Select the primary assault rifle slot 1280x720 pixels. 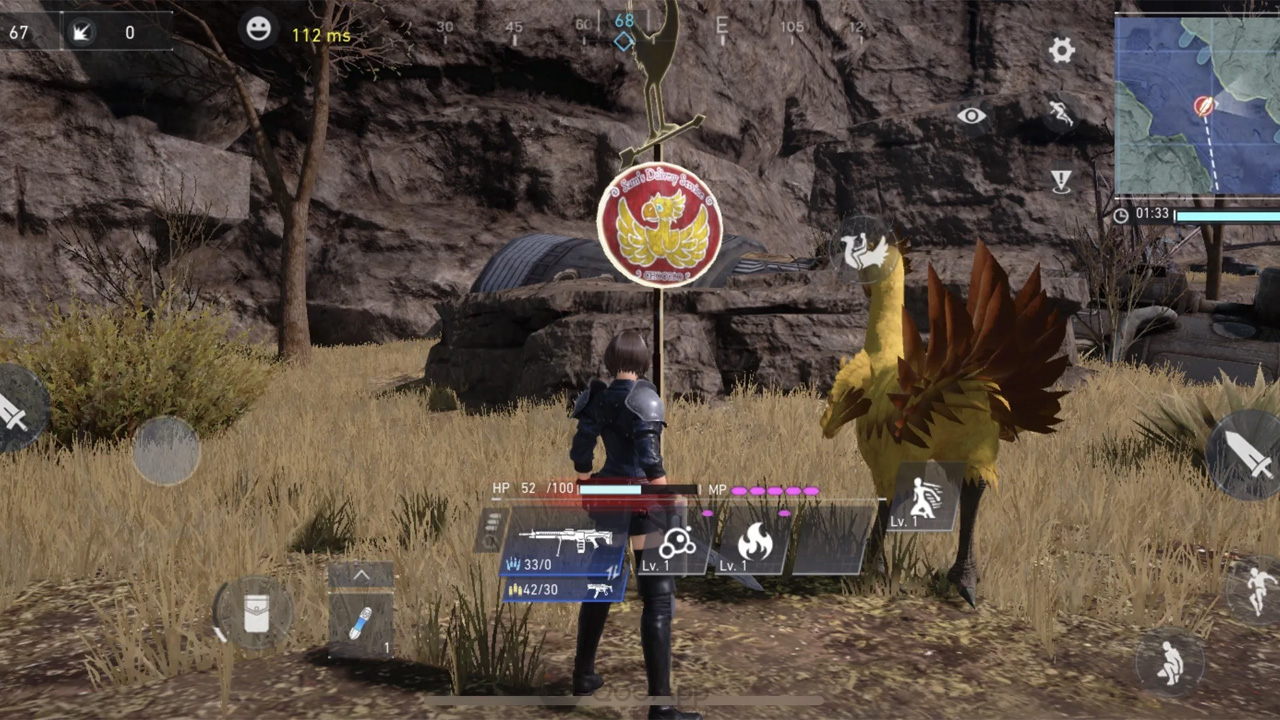click(x=566, y=542)
